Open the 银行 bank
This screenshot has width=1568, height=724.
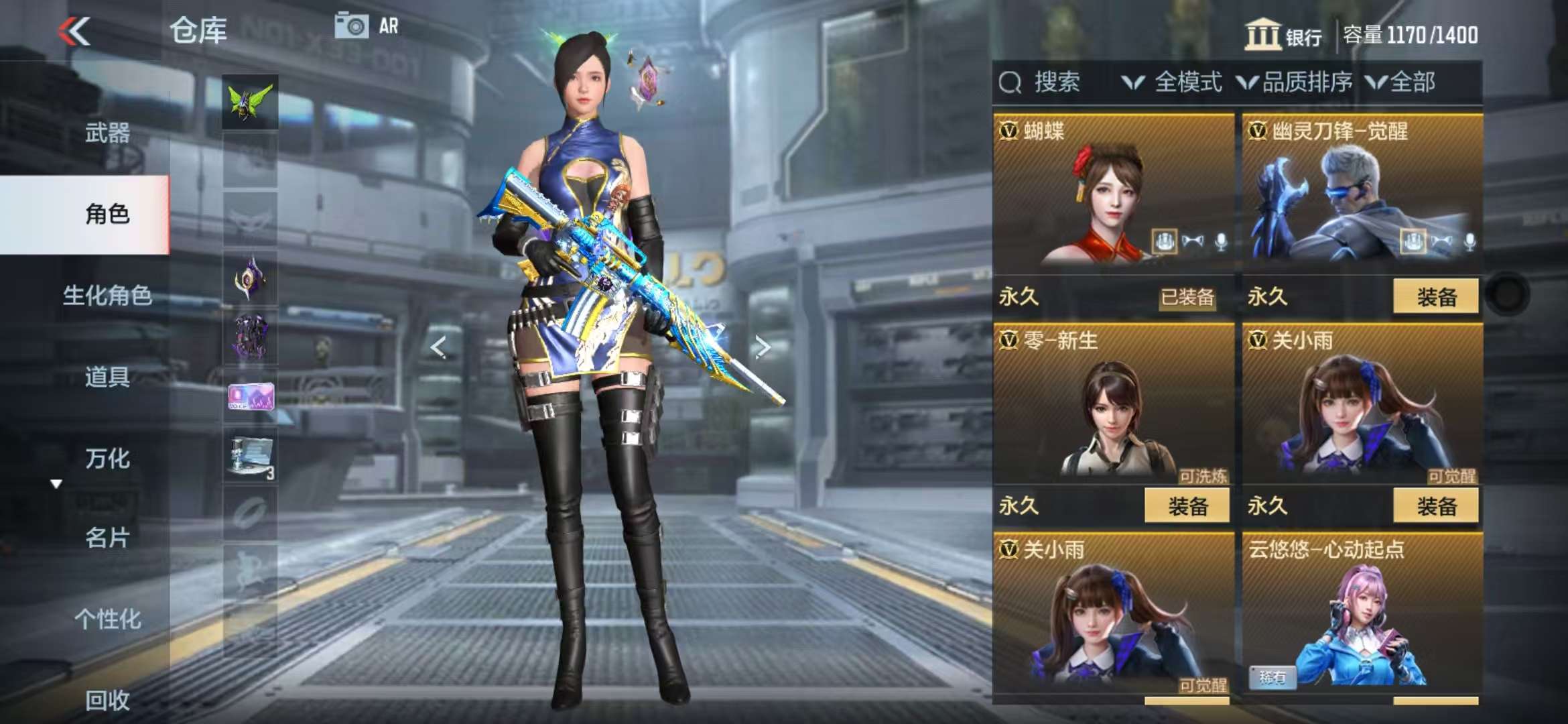[1283, 35]
